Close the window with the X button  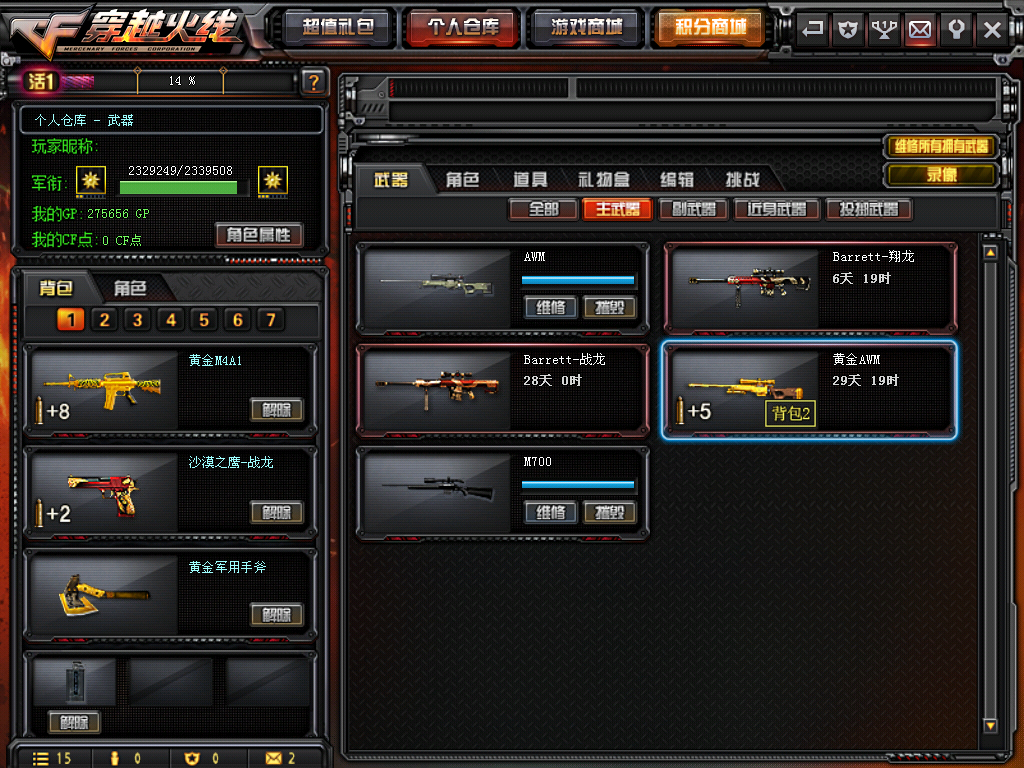991,29
